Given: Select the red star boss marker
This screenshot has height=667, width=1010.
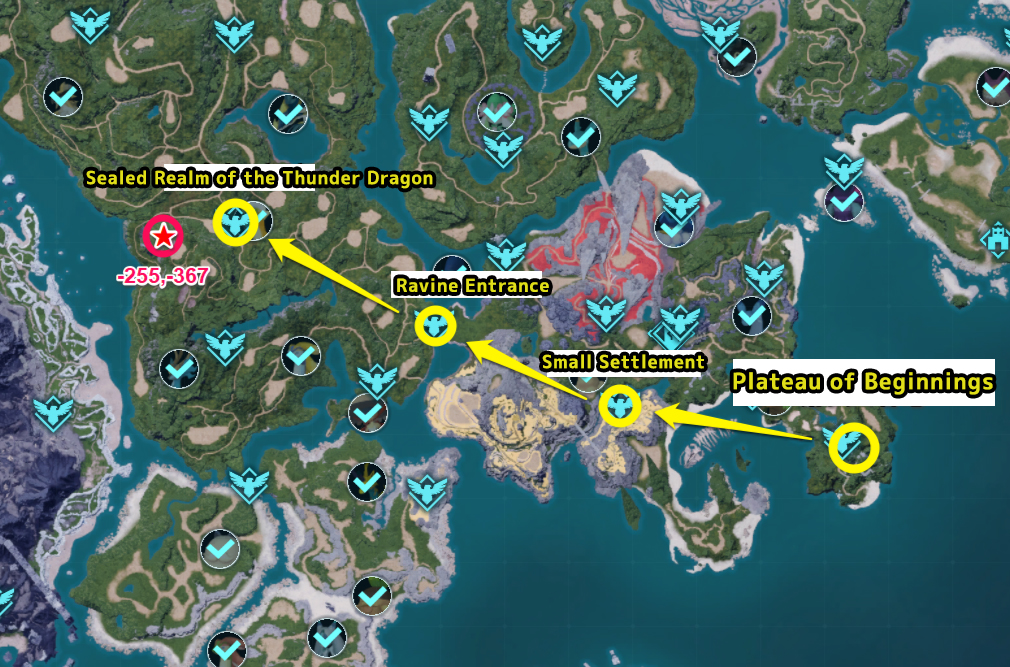Looking at the screenshot, I should [x=162, y=236].
